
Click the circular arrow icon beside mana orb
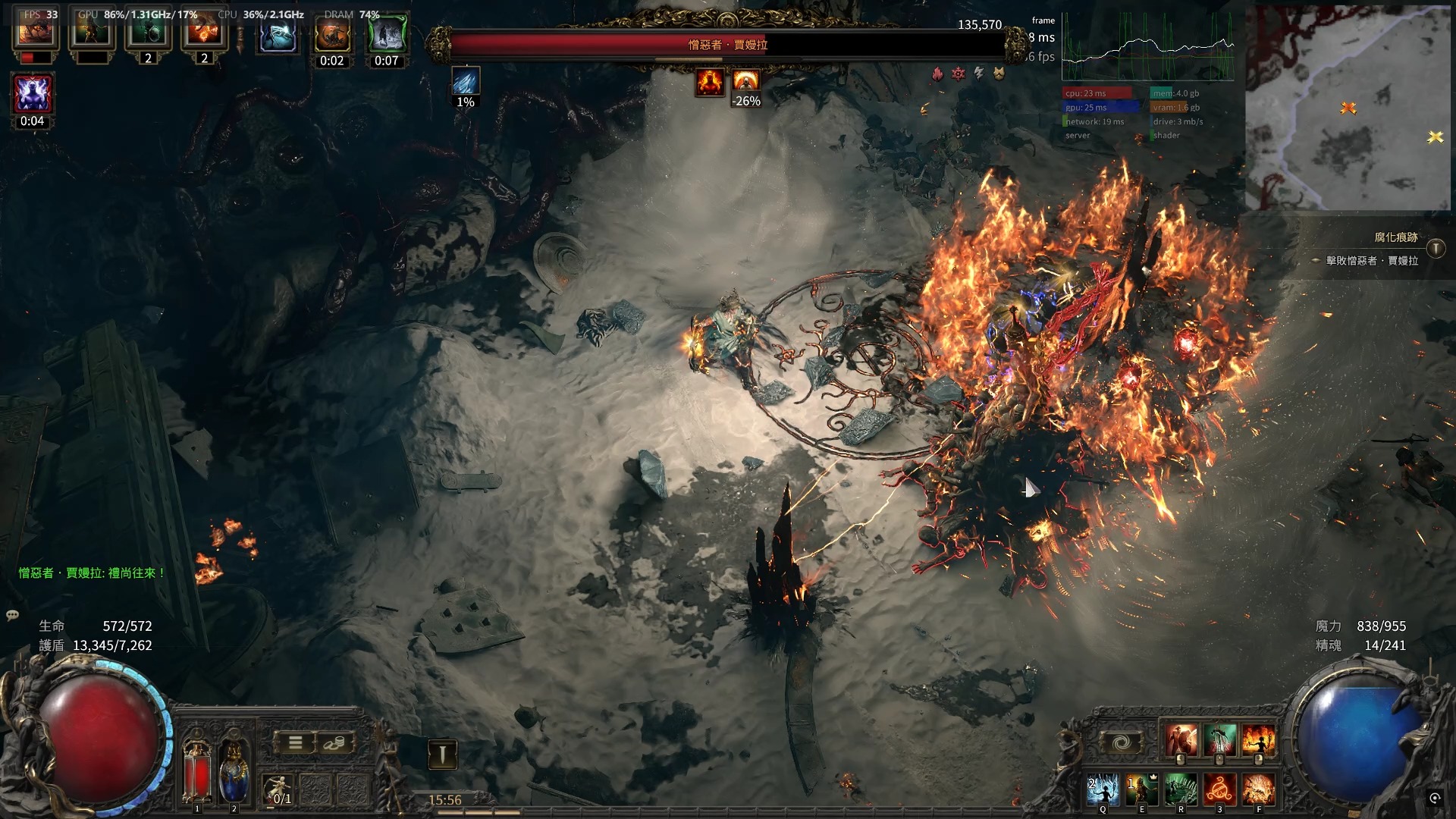coord(1434,798)
